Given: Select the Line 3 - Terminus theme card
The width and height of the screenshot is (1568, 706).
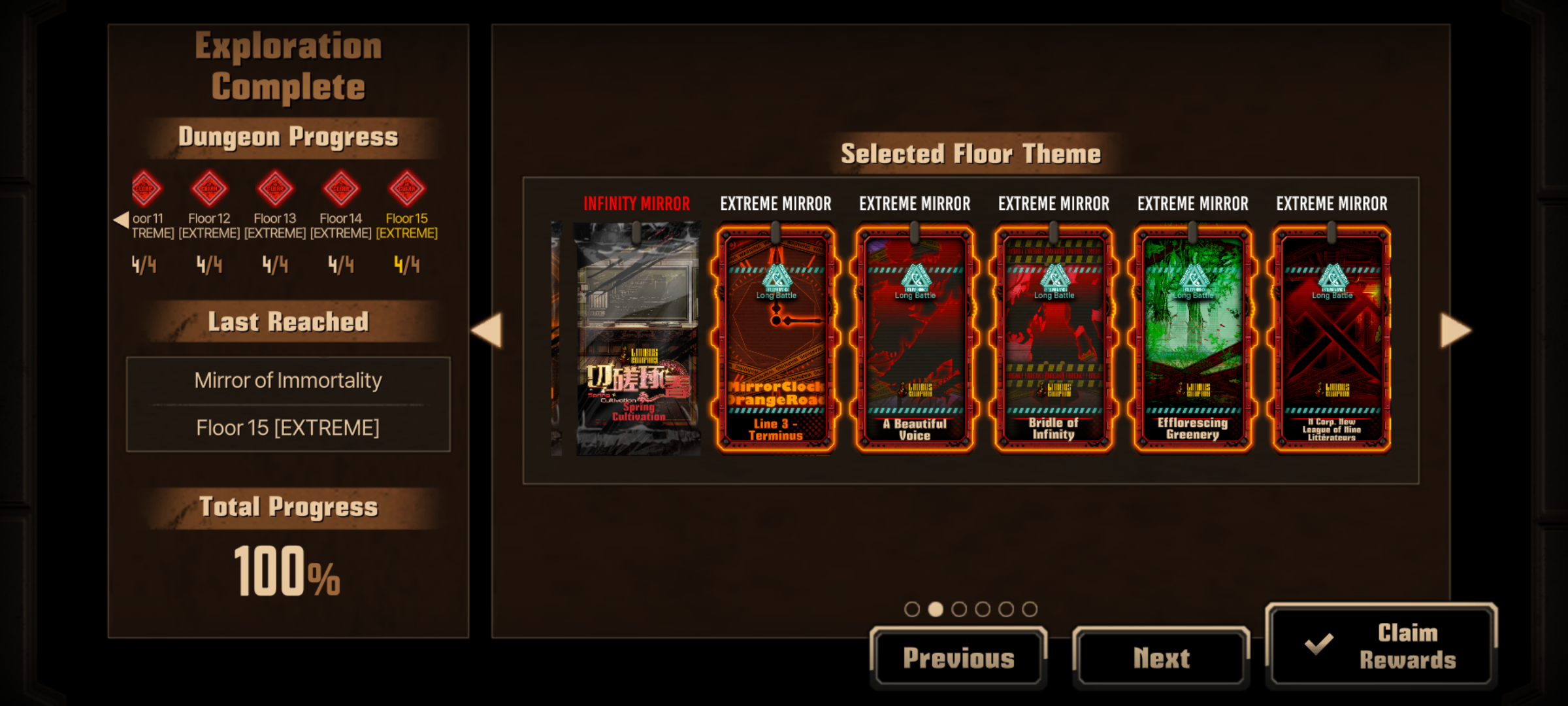Looking at the screenshot, I should click(776, 339).
